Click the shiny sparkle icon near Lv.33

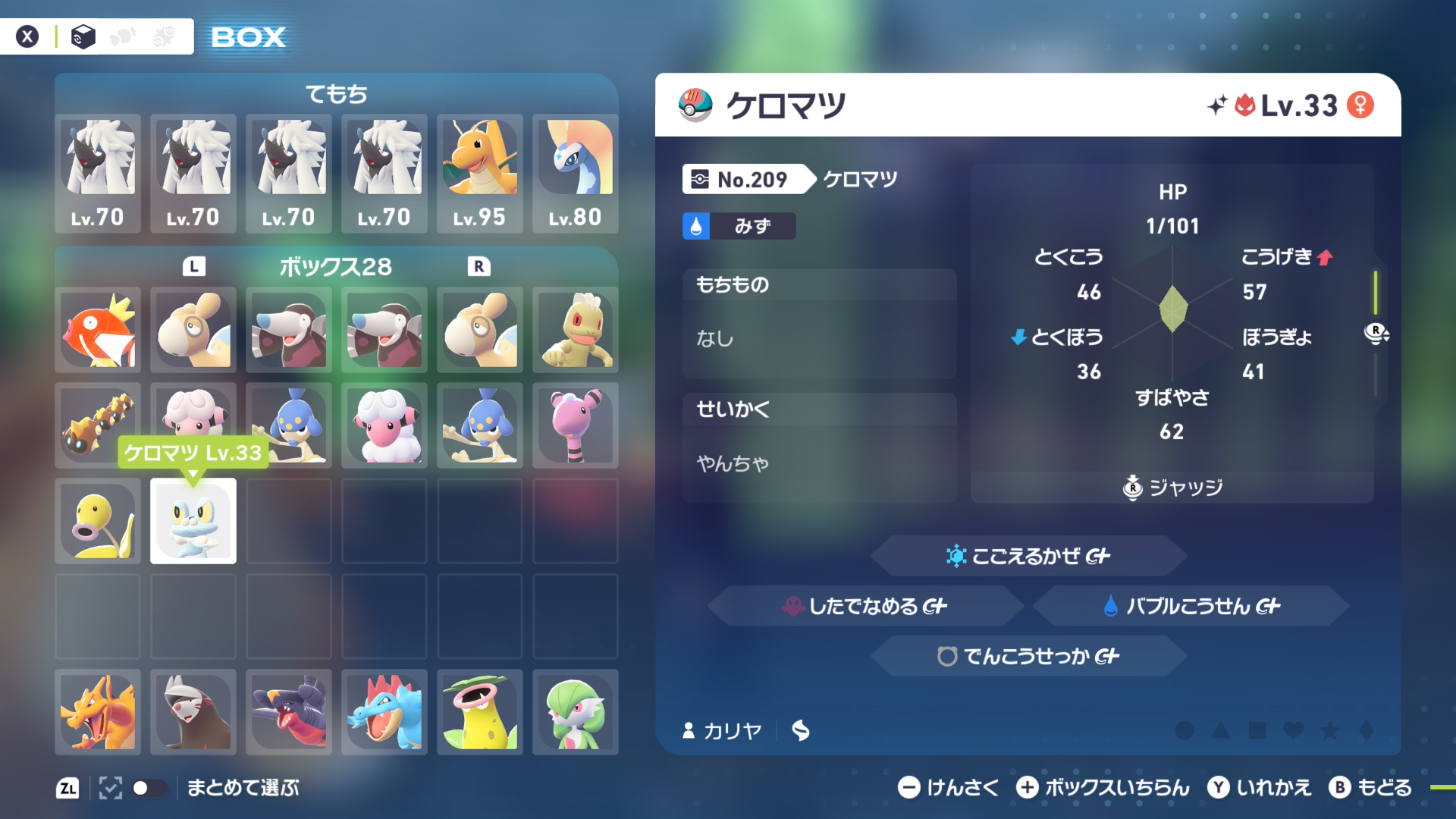coord(1216,105)
